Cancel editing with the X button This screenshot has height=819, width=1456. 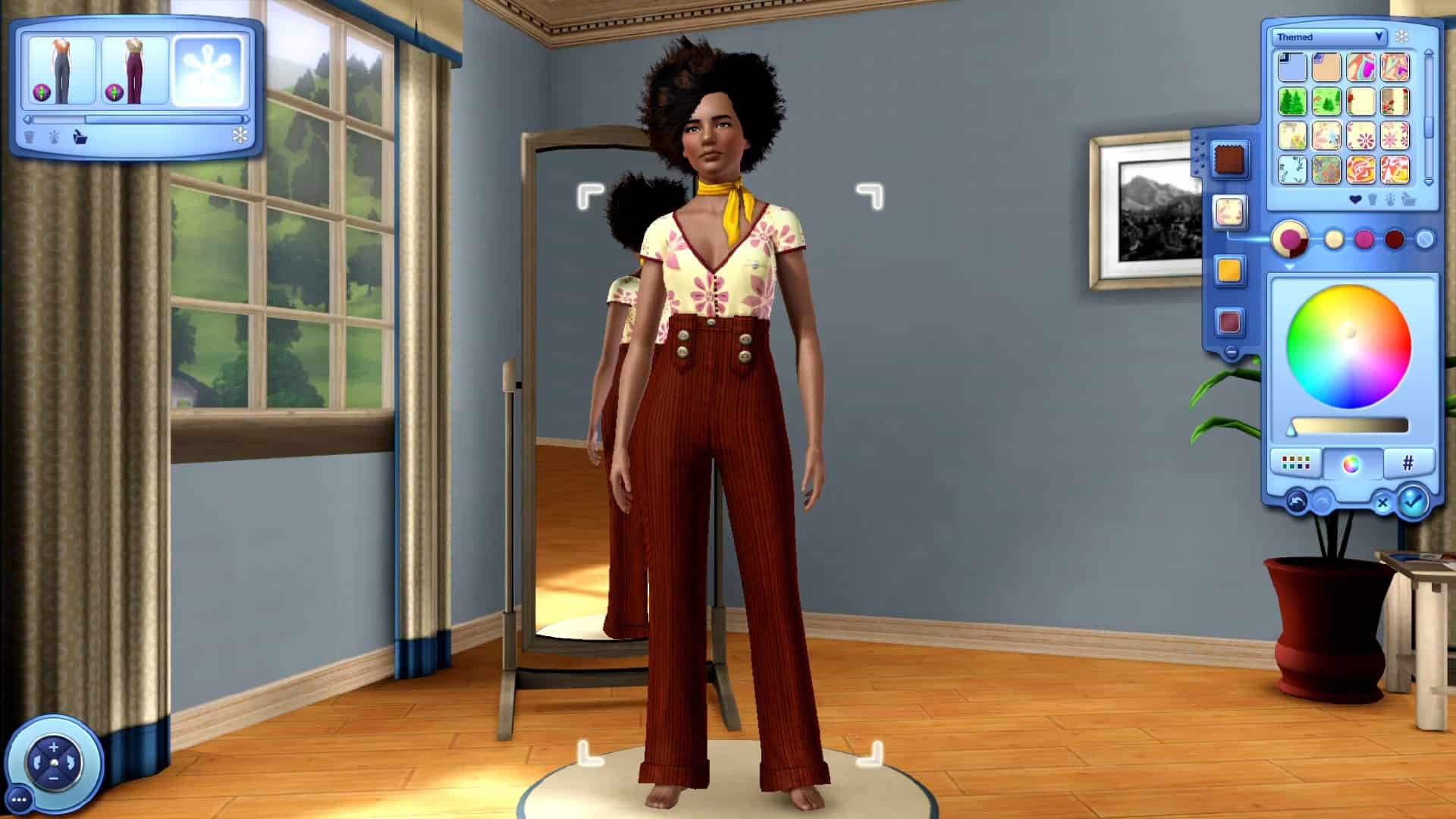click(1382, 503)
